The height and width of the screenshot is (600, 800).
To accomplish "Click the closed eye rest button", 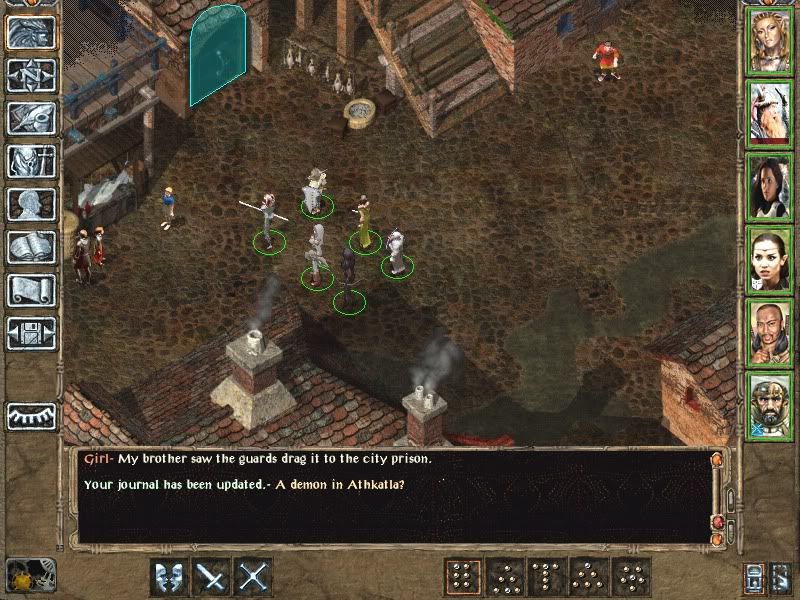I will pyautogui.click(x=31, y=415).
